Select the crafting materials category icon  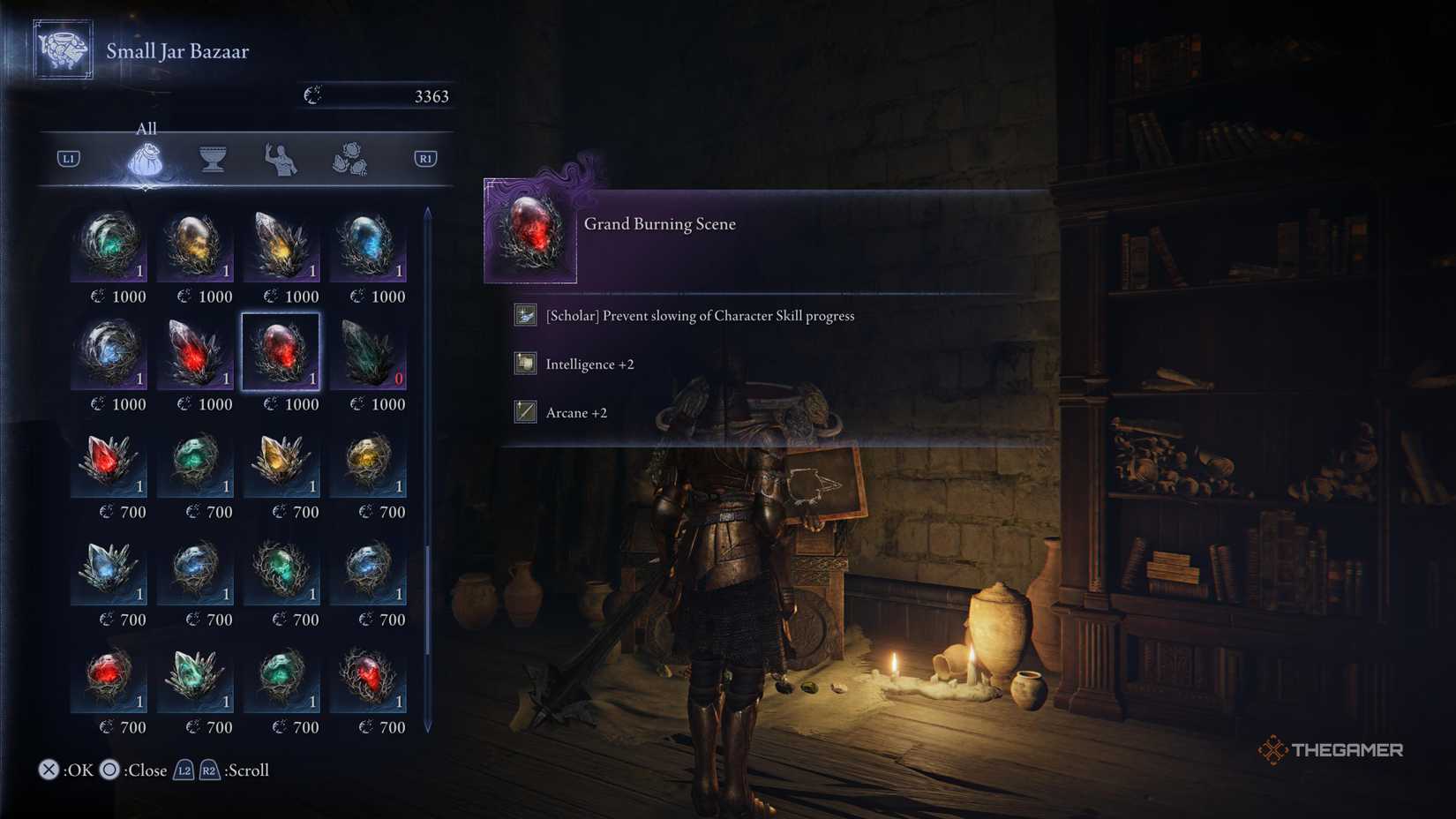click(351, 160)
